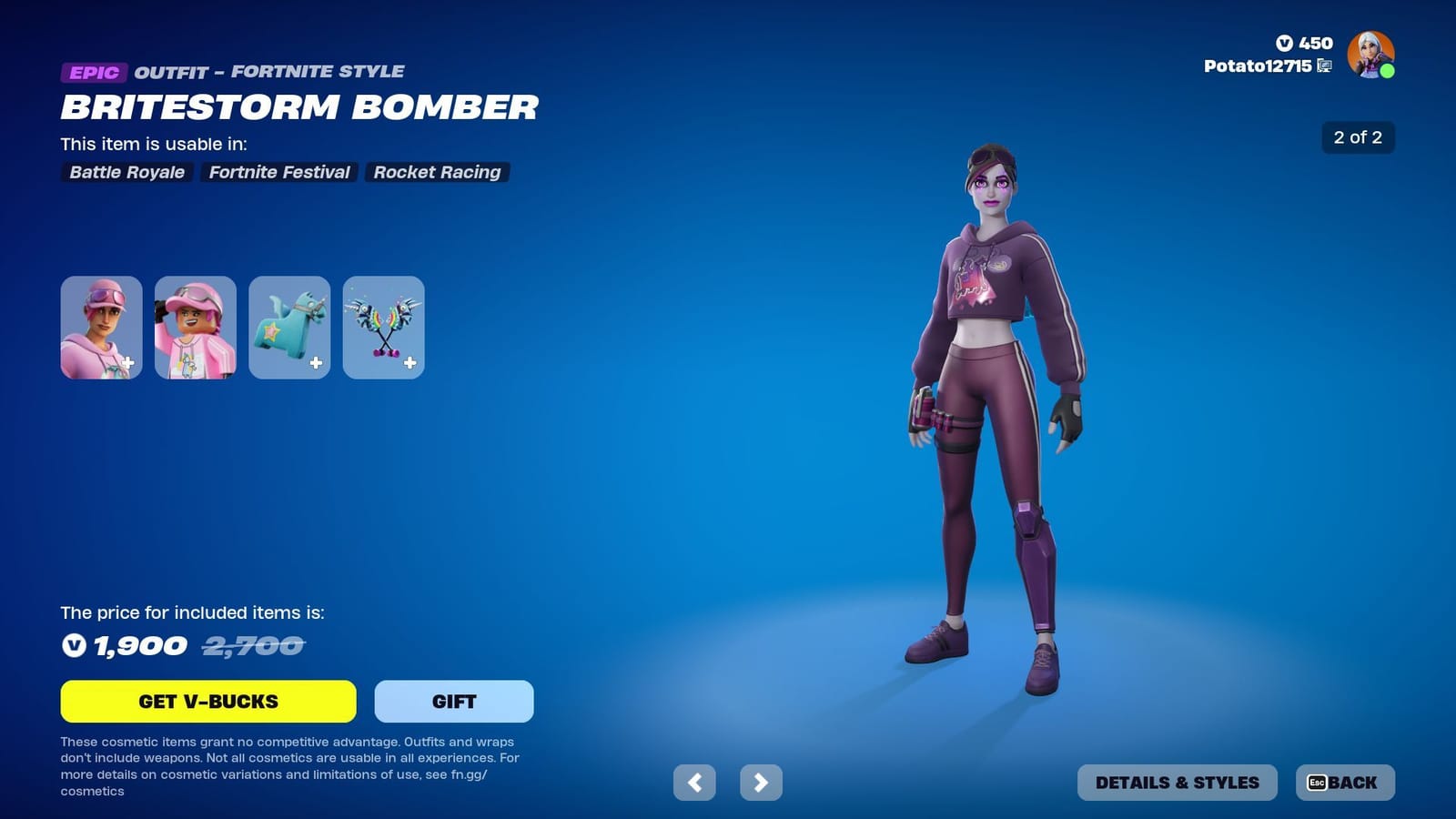Click the plus icon on the LEGO style thumbnail
This screenshot has height=819, width=1456.
coord(222,364)
